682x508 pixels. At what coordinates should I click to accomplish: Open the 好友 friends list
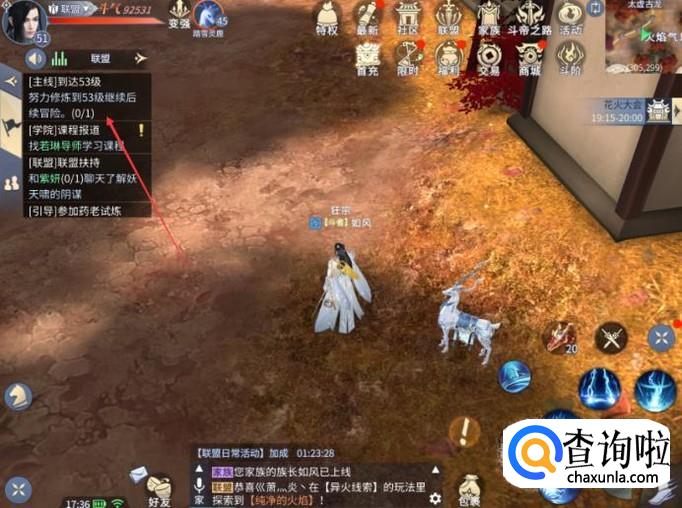click(160, 487)
